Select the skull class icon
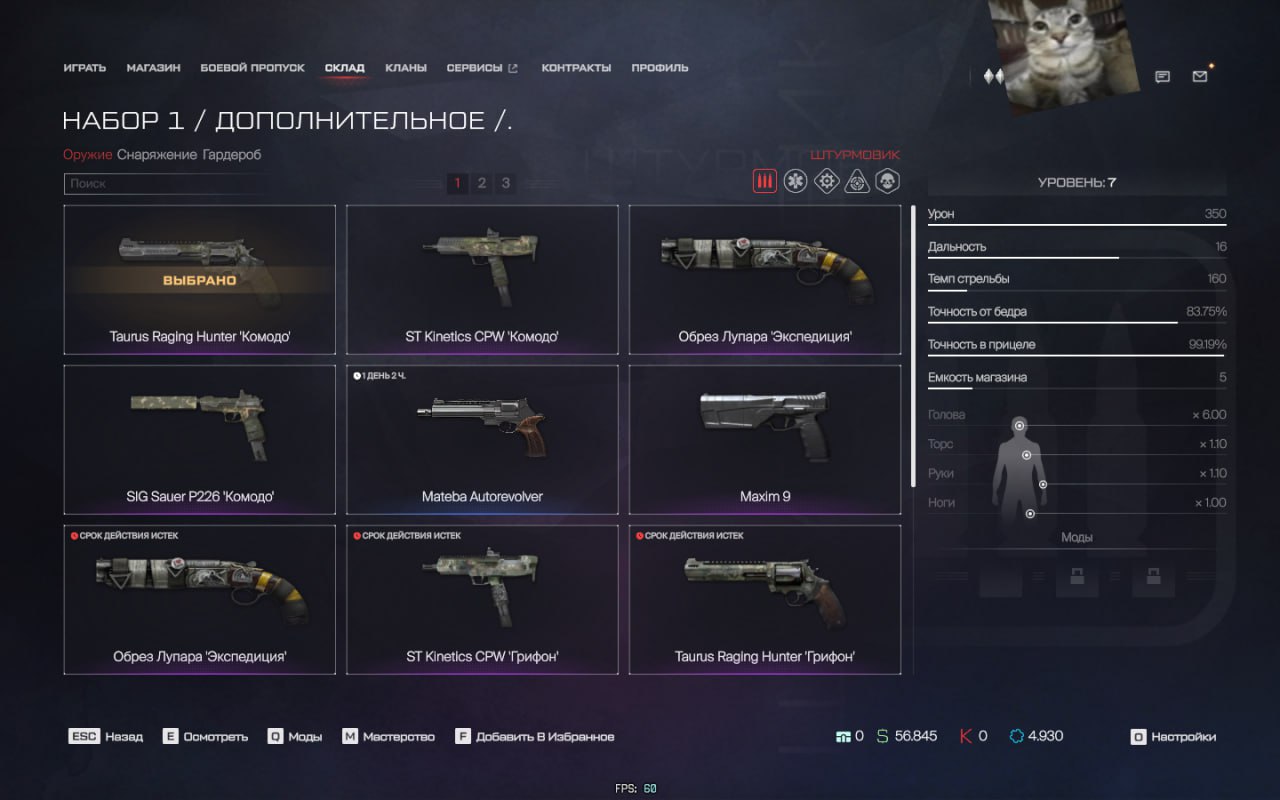 pyautogui.click(x=887, y=181)
